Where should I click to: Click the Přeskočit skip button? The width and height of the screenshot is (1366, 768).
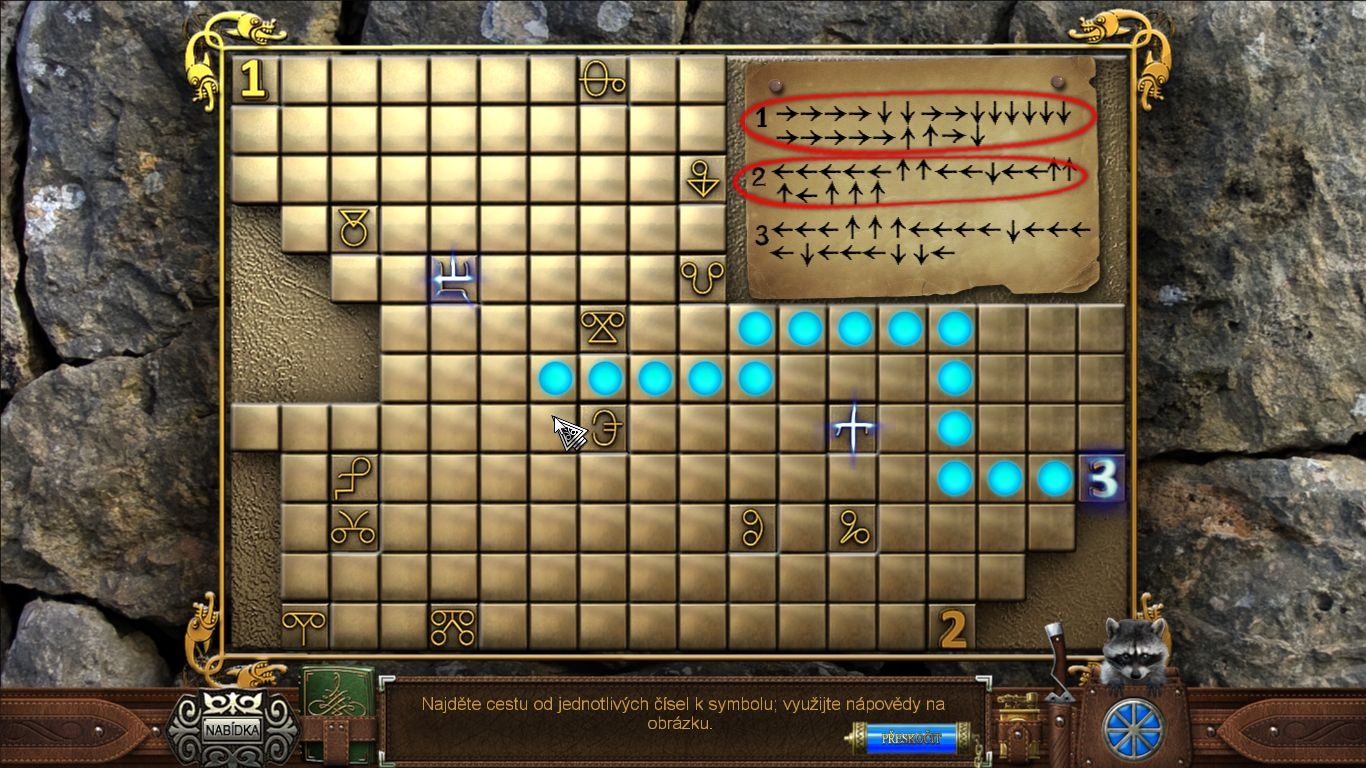[x=911, y=739]
